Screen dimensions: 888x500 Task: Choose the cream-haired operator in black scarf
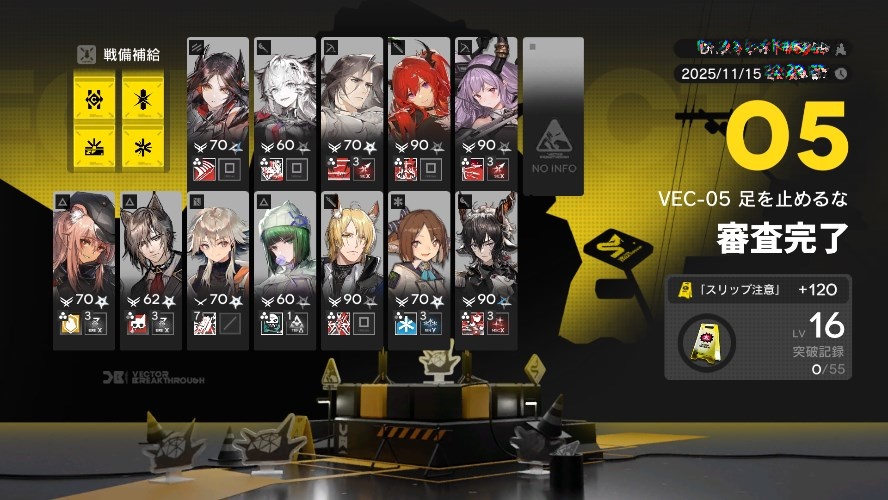[218, 268]
